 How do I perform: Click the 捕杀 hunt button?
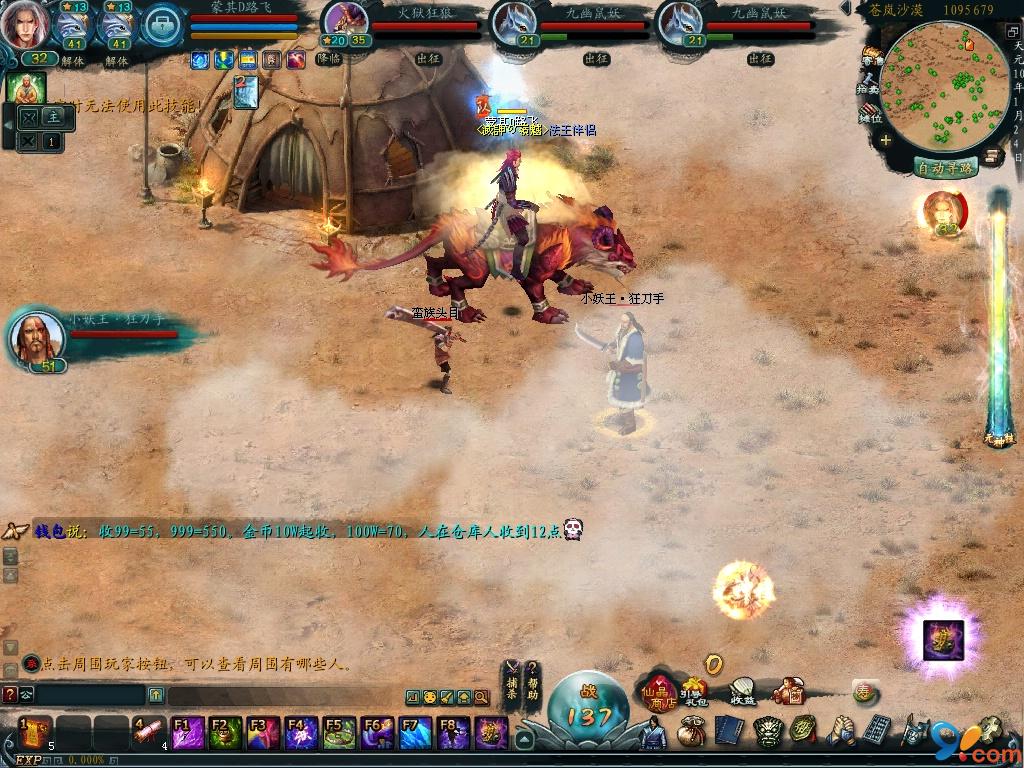(x=511, y=682)
